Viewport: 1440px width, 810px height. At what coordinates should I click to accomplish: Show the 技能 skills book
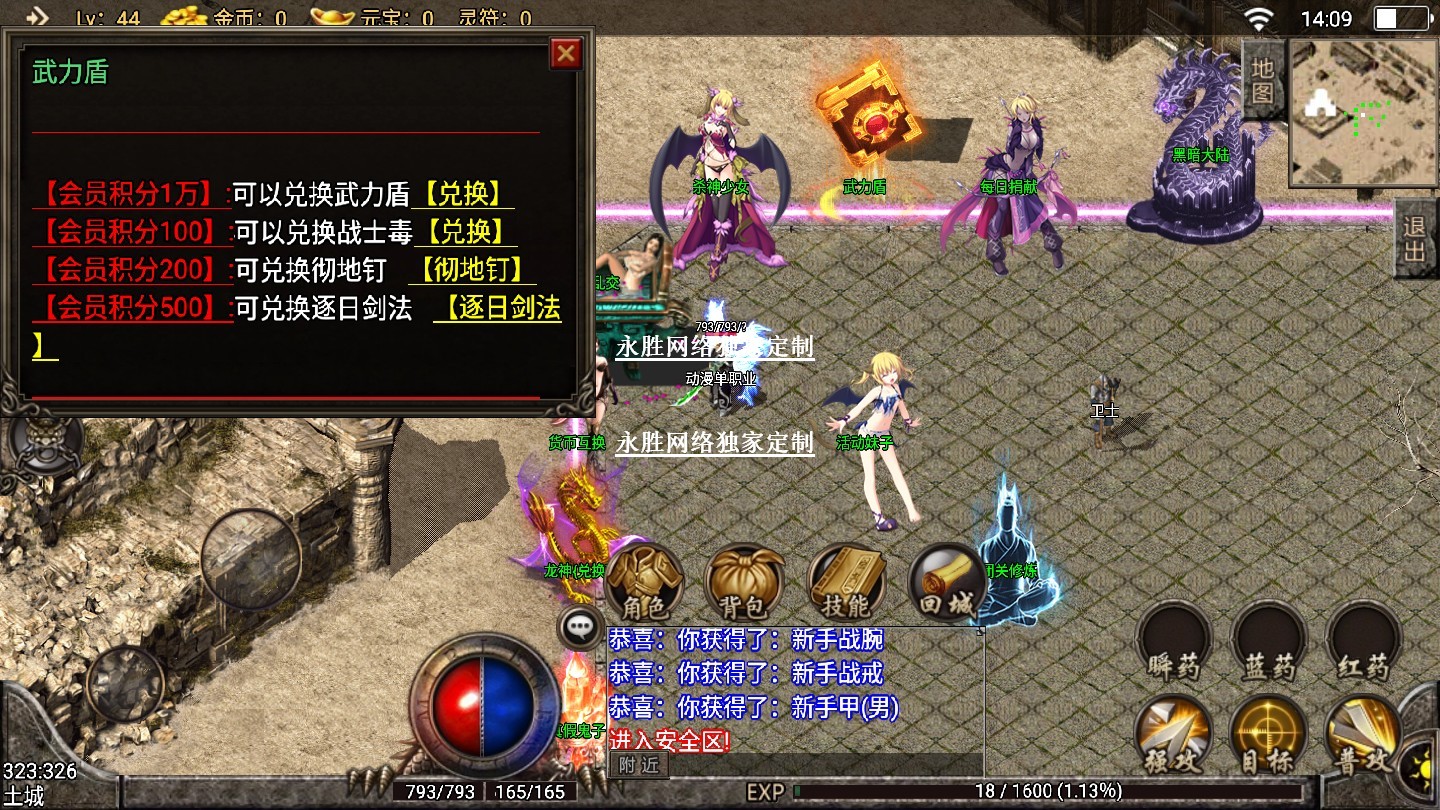(846, 583)
